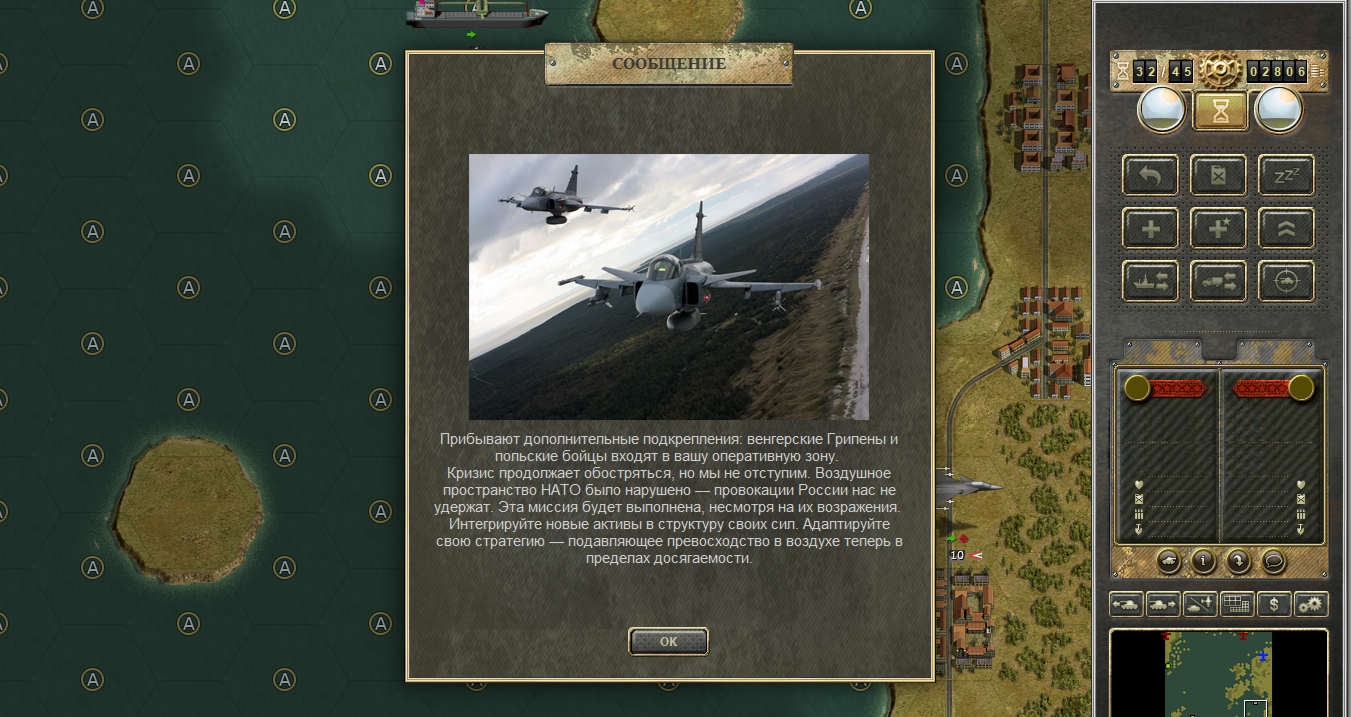Screen dimensions: 1351x717
Task: Open the dollar sign purchase button
Action: [x=1273, y=604]
